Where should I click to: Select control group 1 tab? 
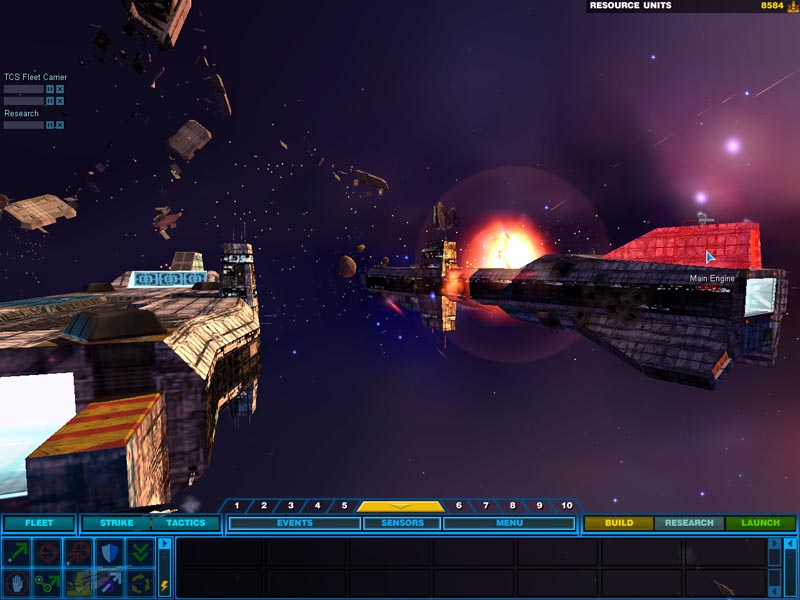[237, 506]
